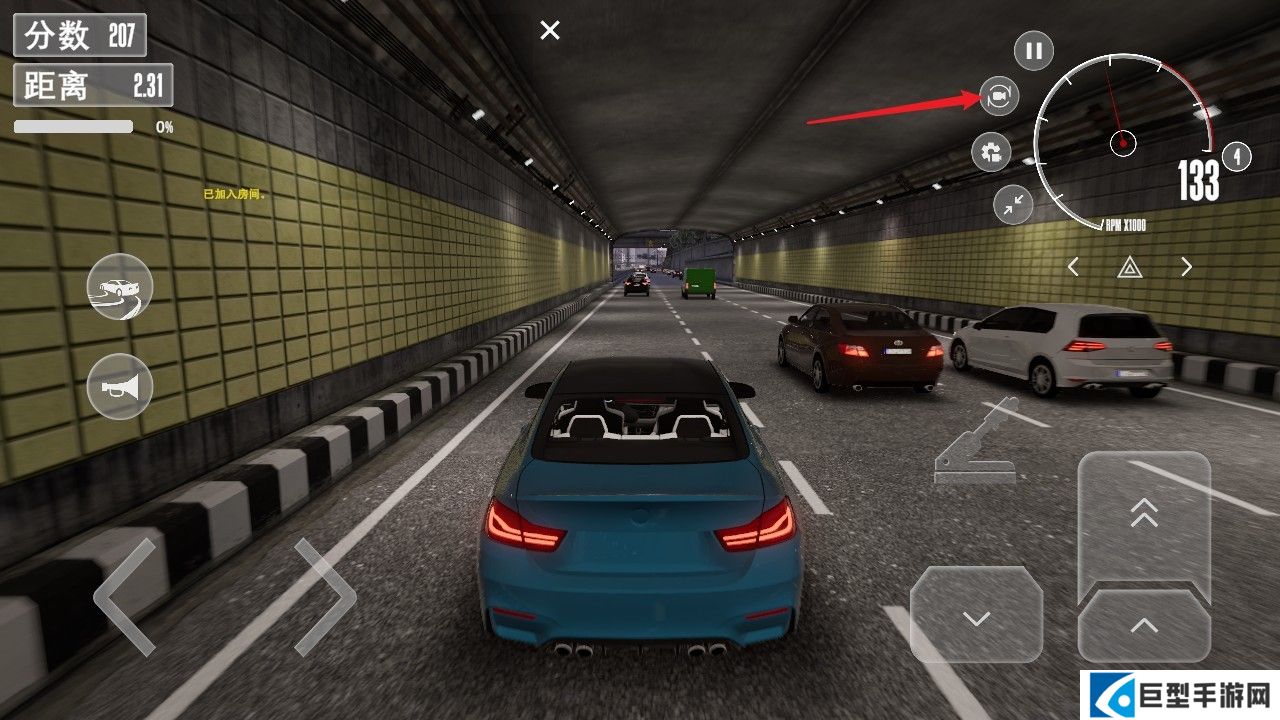Steer right with the right arrow

tap(325, 597)
